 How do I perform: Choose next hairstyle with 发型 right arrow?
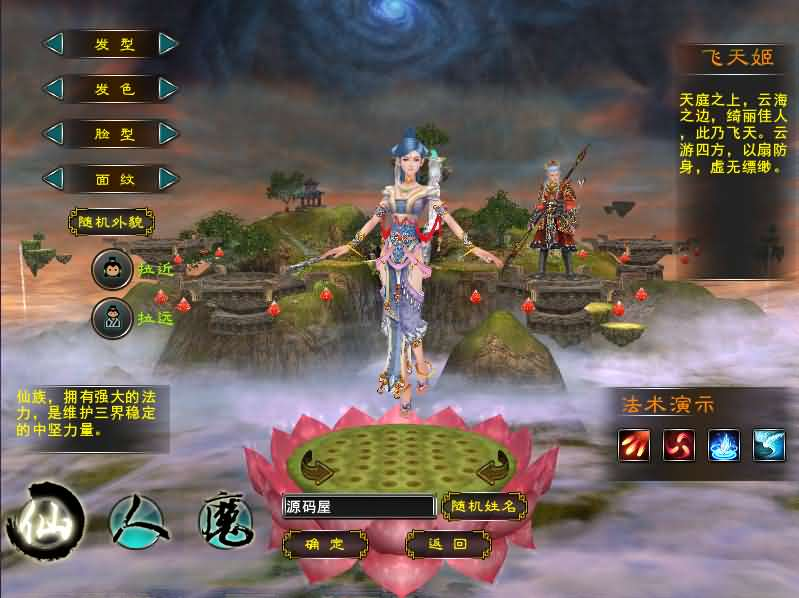[x=168, y=44]
